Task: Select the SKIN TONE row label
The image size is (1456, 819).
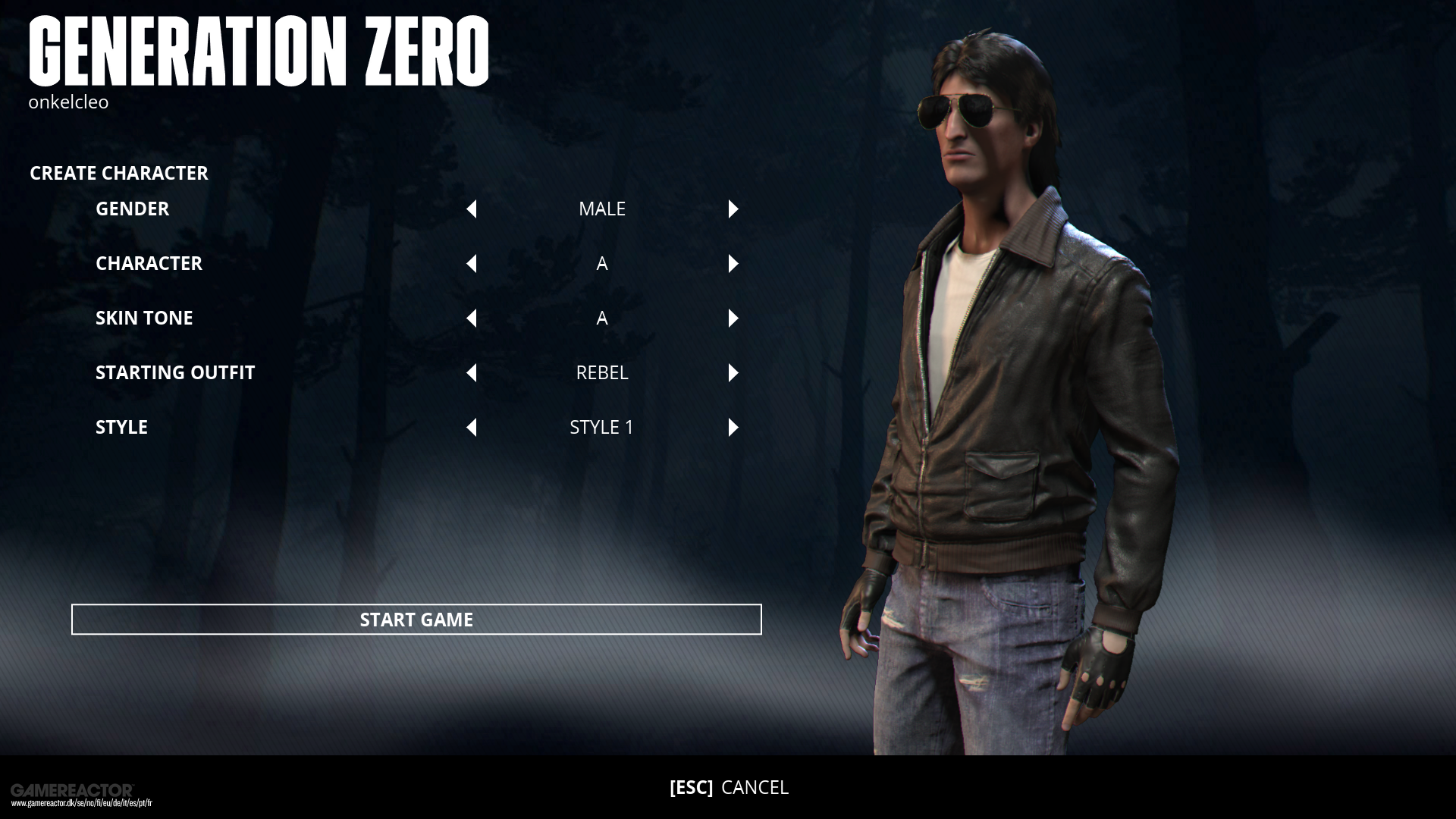Action: pyautogui.click(x=144, y=318)
